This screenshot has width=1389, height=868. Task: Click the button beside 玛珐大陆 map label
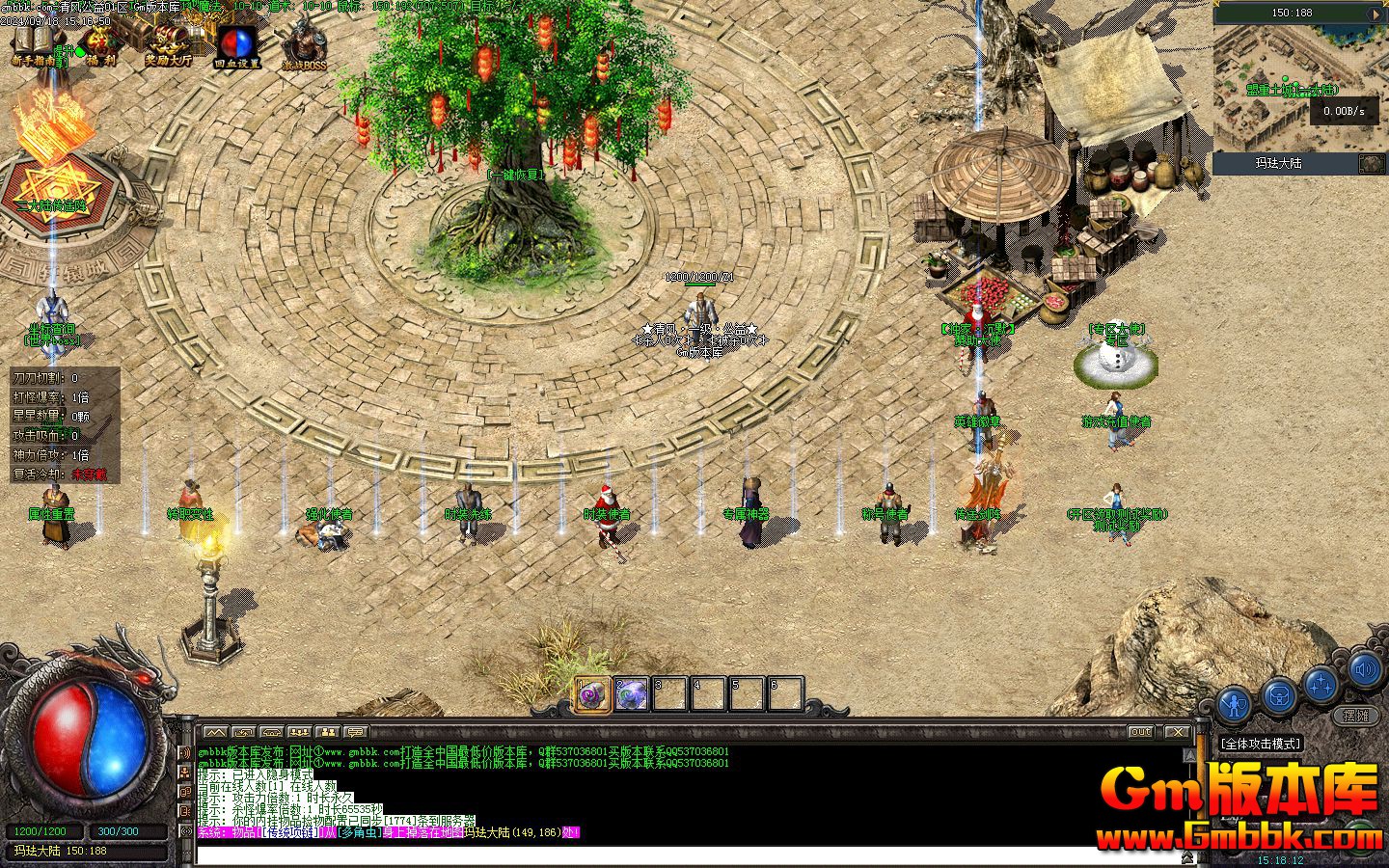(1371, 164)
